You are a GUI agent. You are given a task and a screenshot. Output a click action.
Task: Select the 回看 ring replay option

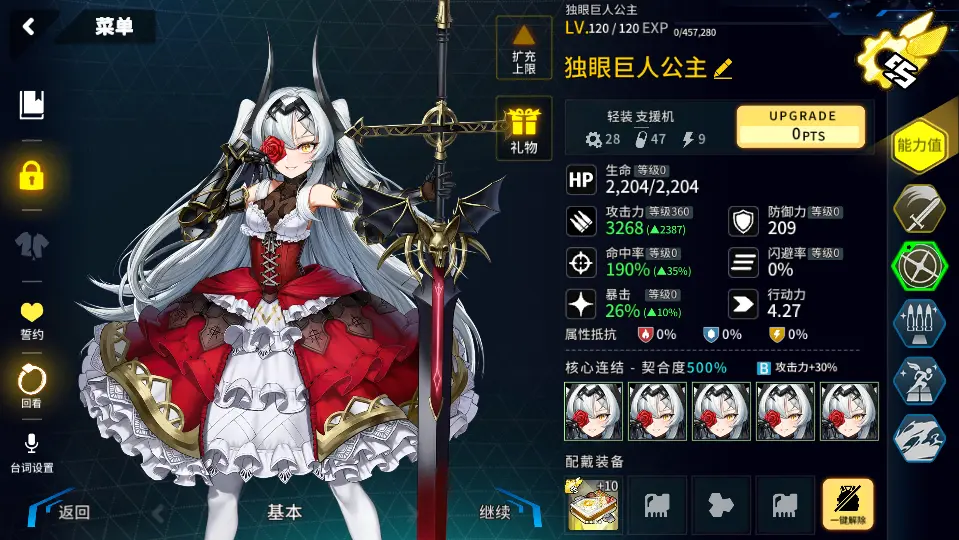pyautogui.click(x=32, y=386)
